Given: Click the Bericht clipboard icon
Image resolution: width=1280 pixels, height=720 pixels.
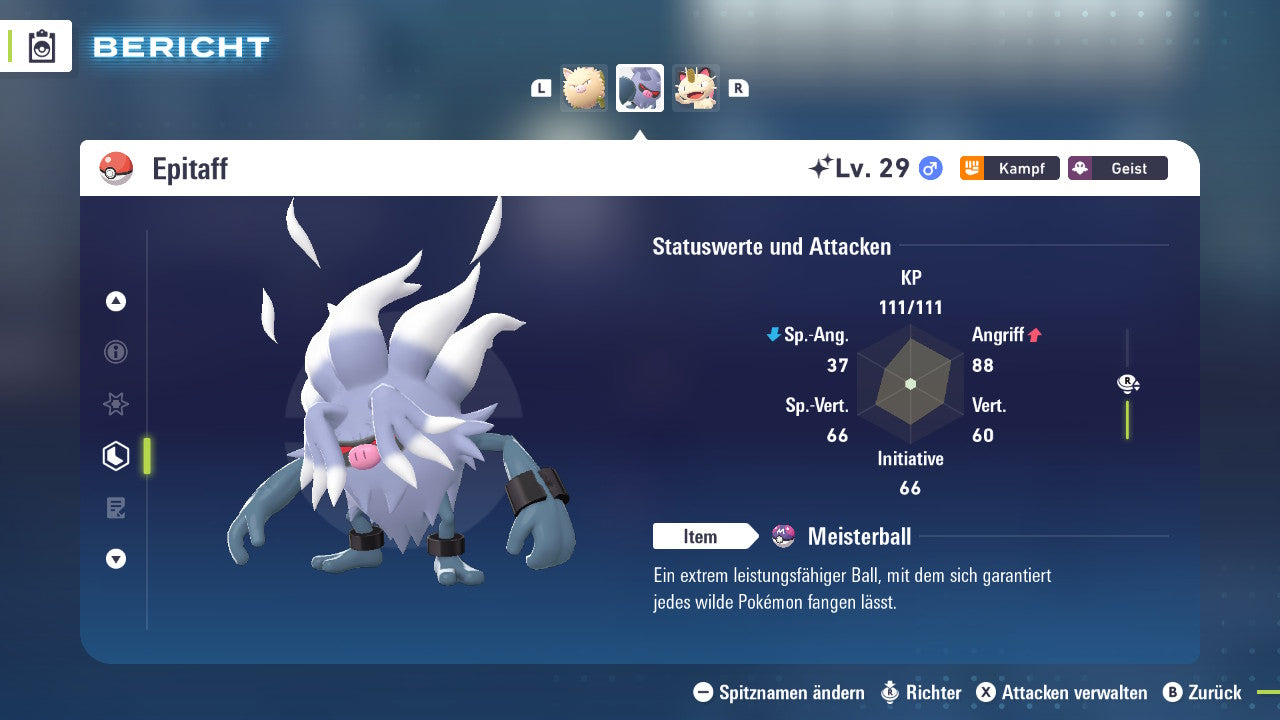Looking at the screenshot, I should (42, 47).
